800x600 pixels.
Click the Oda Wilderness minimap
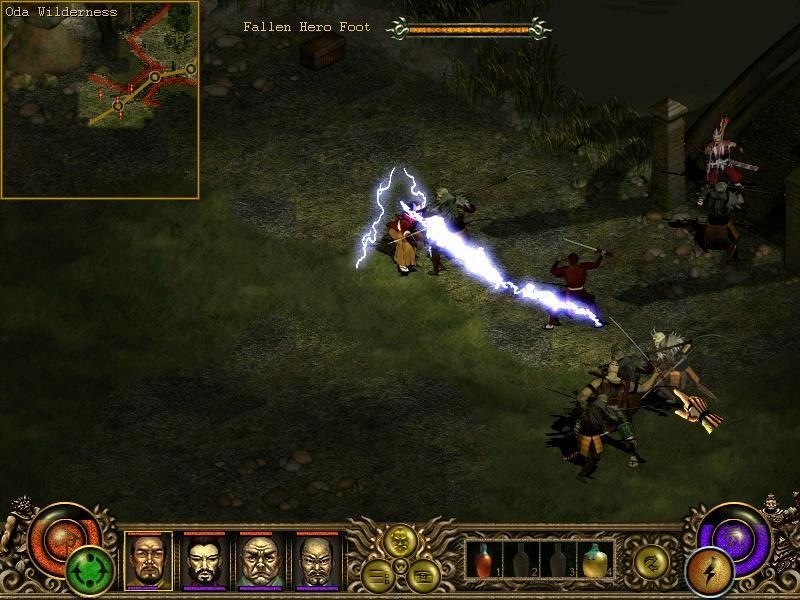pyautogui.click(x=100, y=100)
